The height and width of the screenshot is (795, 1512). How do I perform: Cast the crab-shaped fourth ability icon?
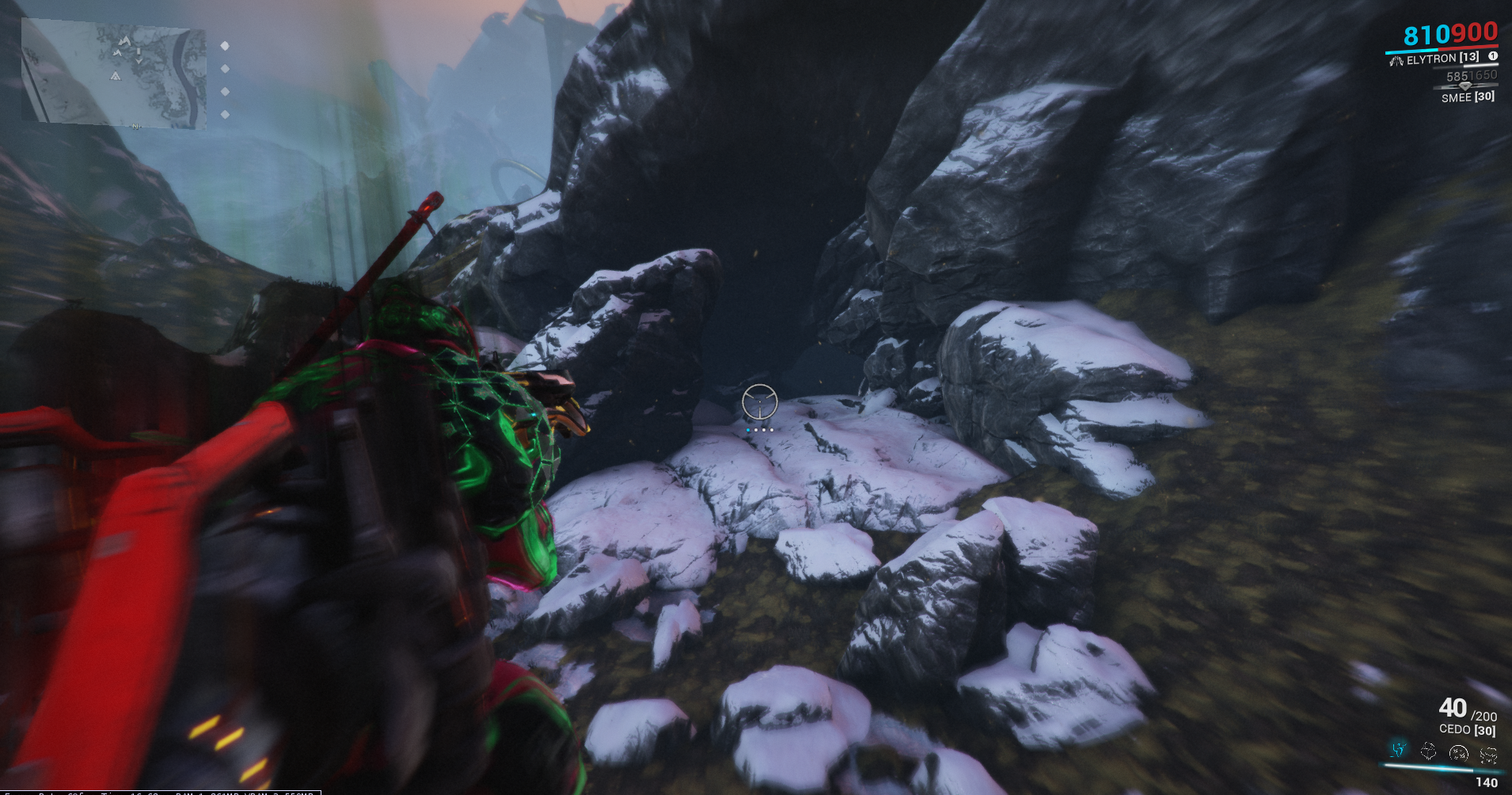click(x=1488, y=755)
